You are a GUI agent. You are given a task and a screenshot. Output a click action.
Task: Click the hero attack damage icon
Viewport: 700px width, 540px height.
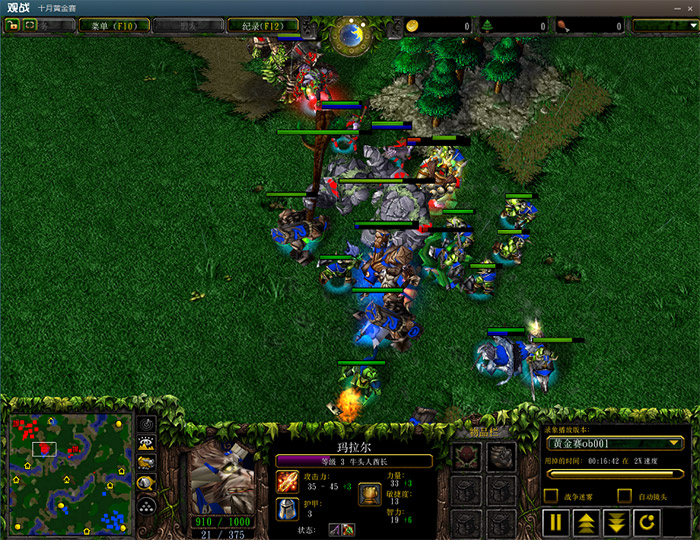click(287, 482)
